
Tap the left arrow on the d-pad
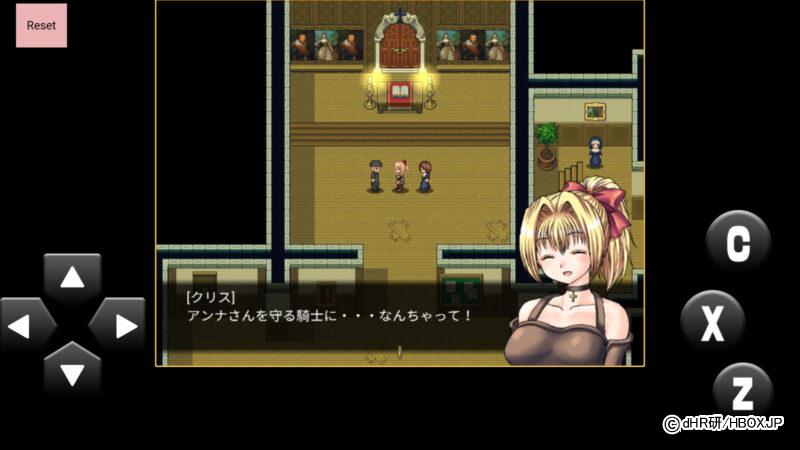click(27, 325)
